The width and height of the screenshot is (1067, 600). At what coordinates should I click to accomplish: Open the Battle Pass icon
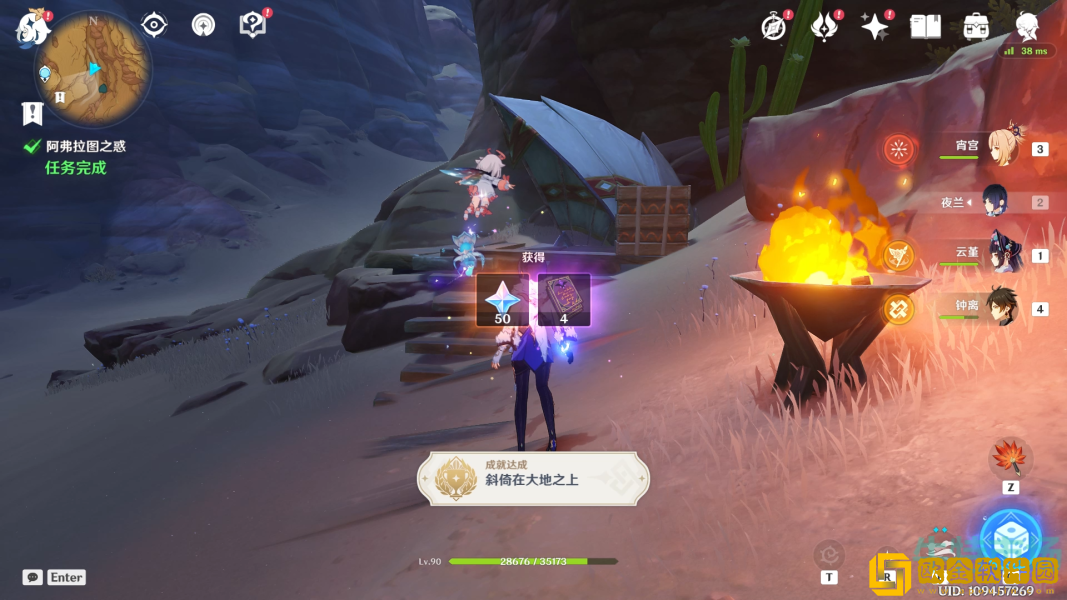click(824, 27)
